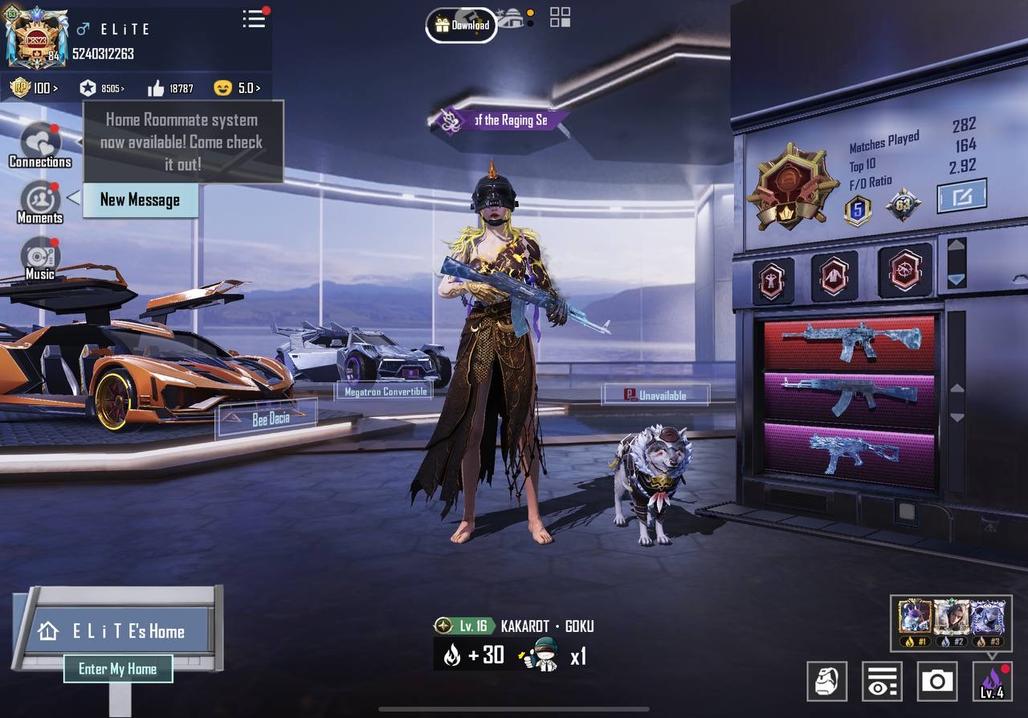Click the edit stats button

961,196
